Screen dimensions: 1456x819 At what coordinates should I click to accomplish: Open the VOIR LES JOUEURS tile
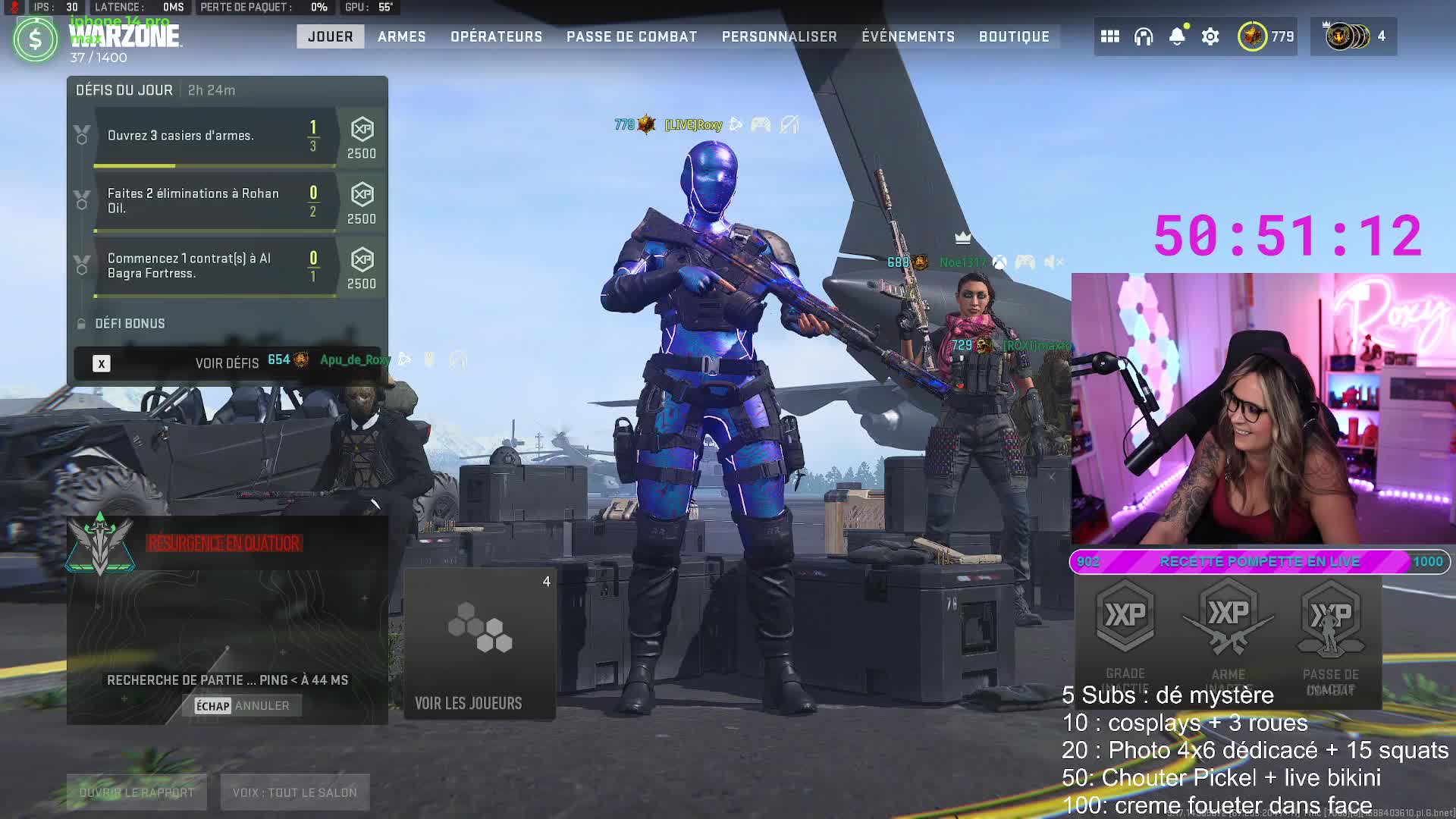[x=479, y=644]
